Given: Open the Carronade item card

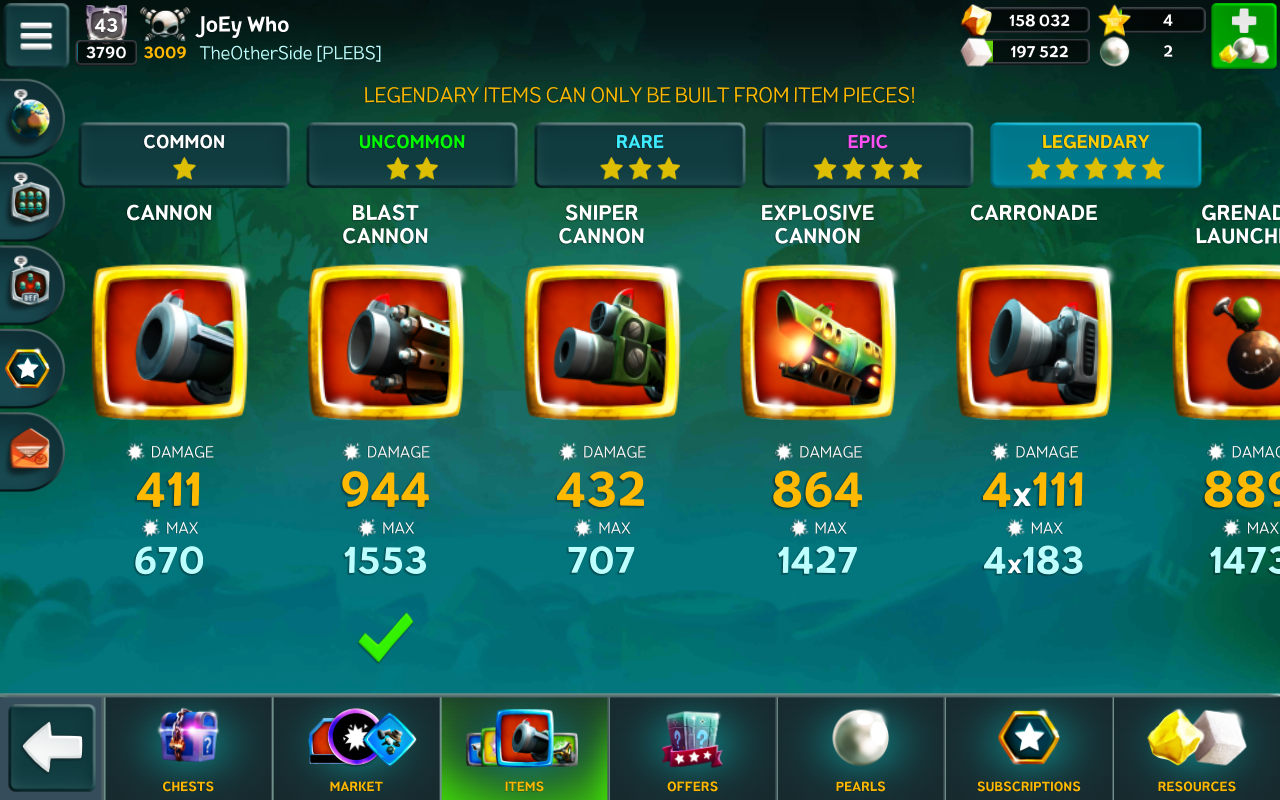Looking at the screenshot, I should pos(1034,342).
